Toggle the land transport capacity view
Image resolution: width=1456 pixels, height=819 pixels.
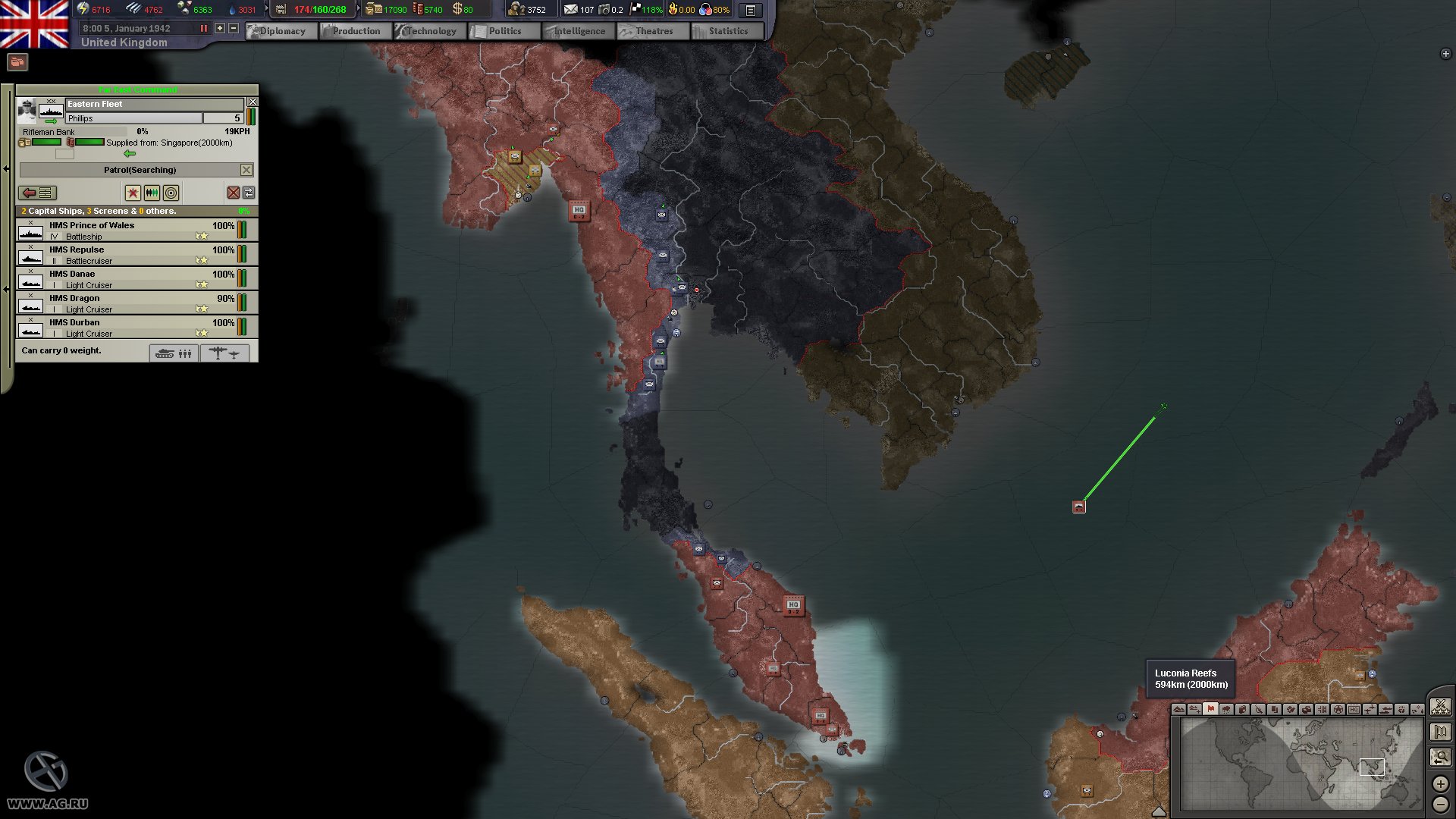[174, 353]
